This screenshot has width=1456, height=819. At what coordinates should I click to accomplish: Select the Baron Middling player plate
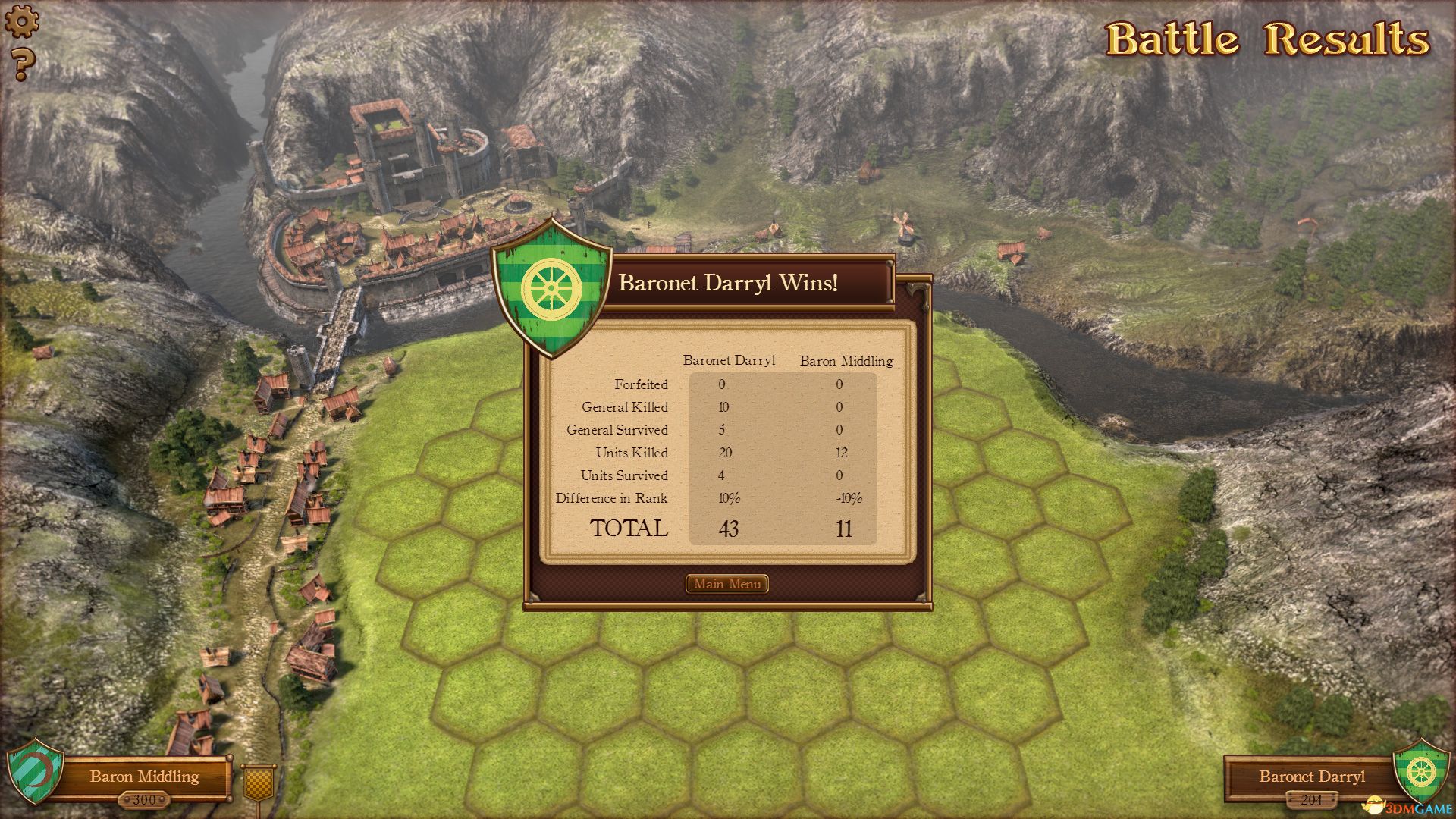pos(143,777)
